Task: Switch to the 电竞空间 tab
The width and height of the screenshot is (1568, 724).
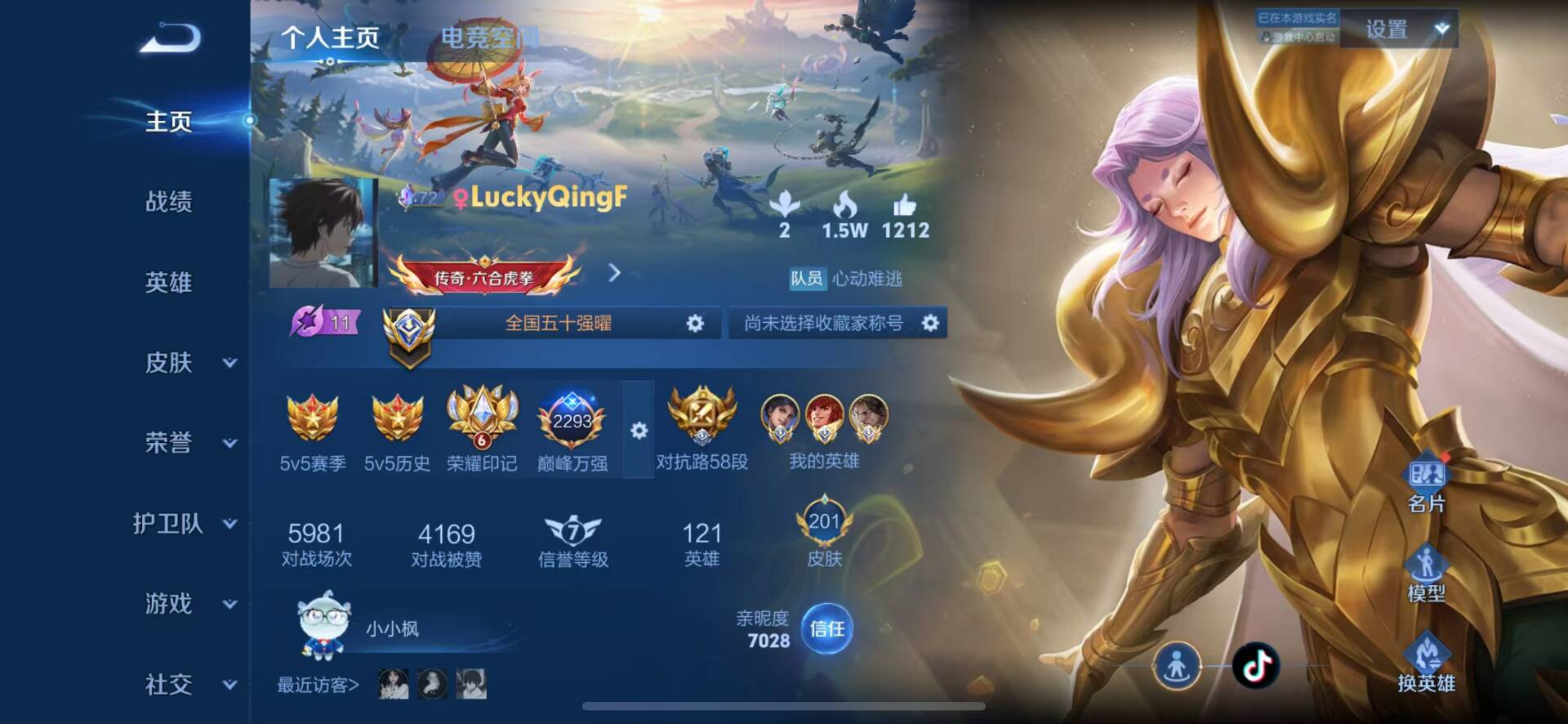Action: click(x=488, y=38)
